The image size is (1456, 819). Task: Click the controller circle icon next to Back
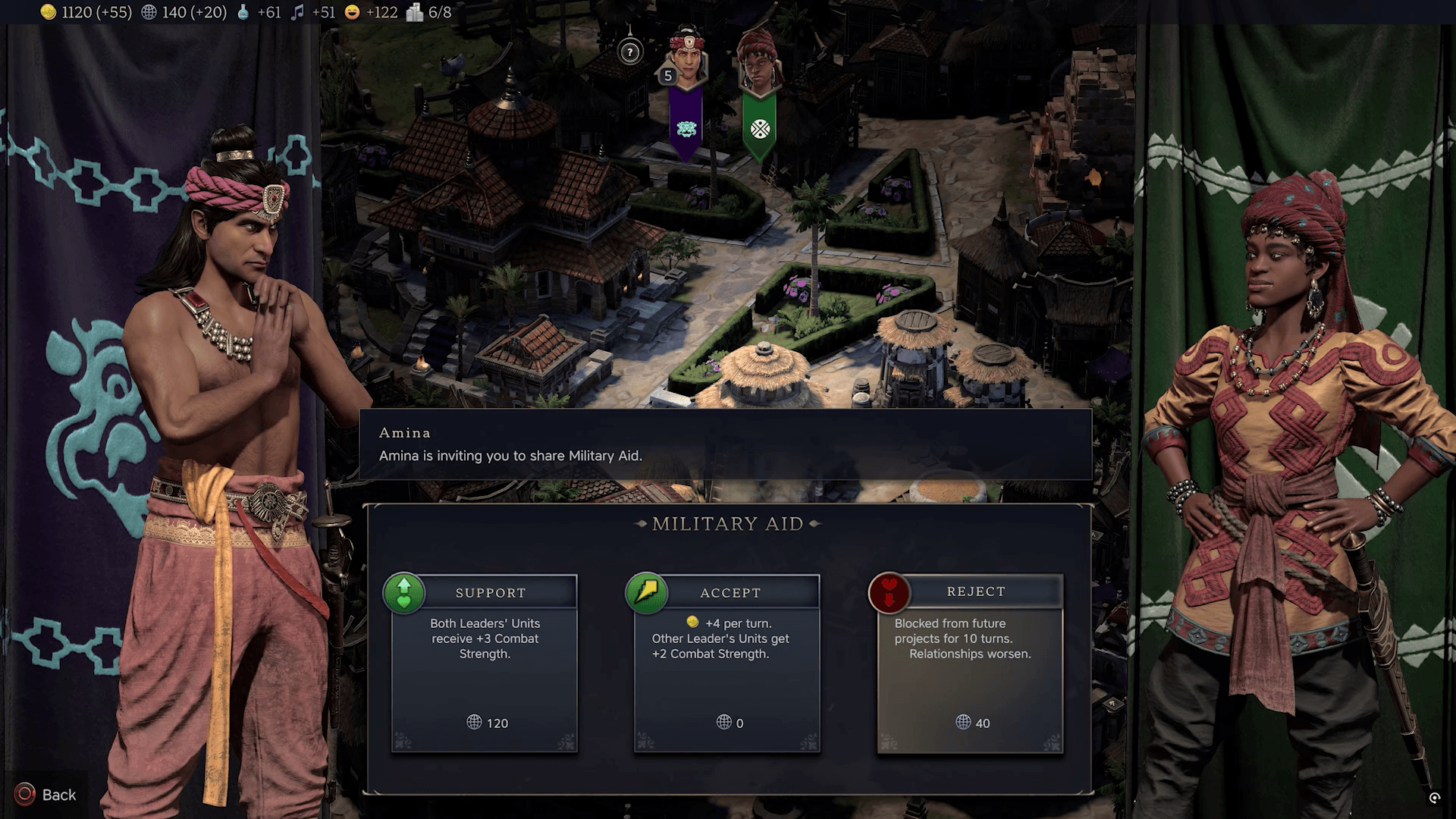pos(23,794)
